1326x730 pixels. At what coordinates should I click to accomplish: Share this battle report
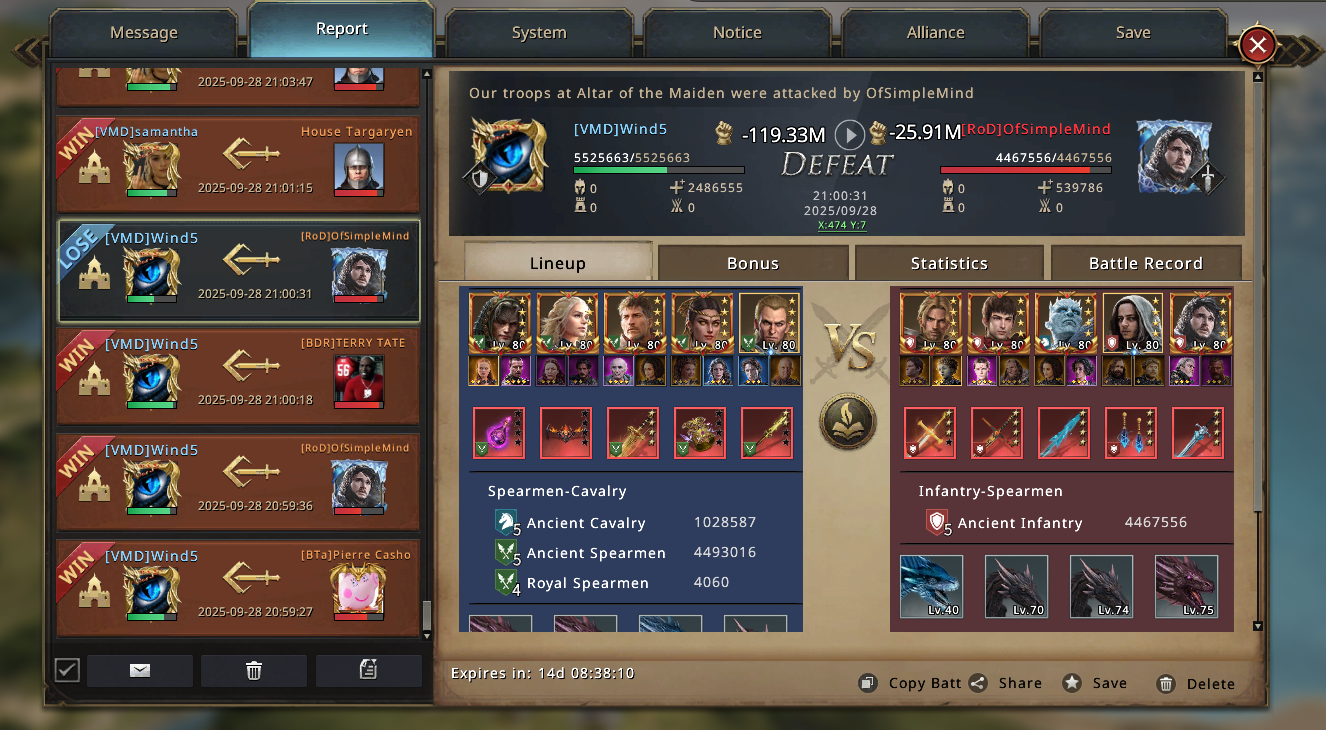pos(1006,683)
